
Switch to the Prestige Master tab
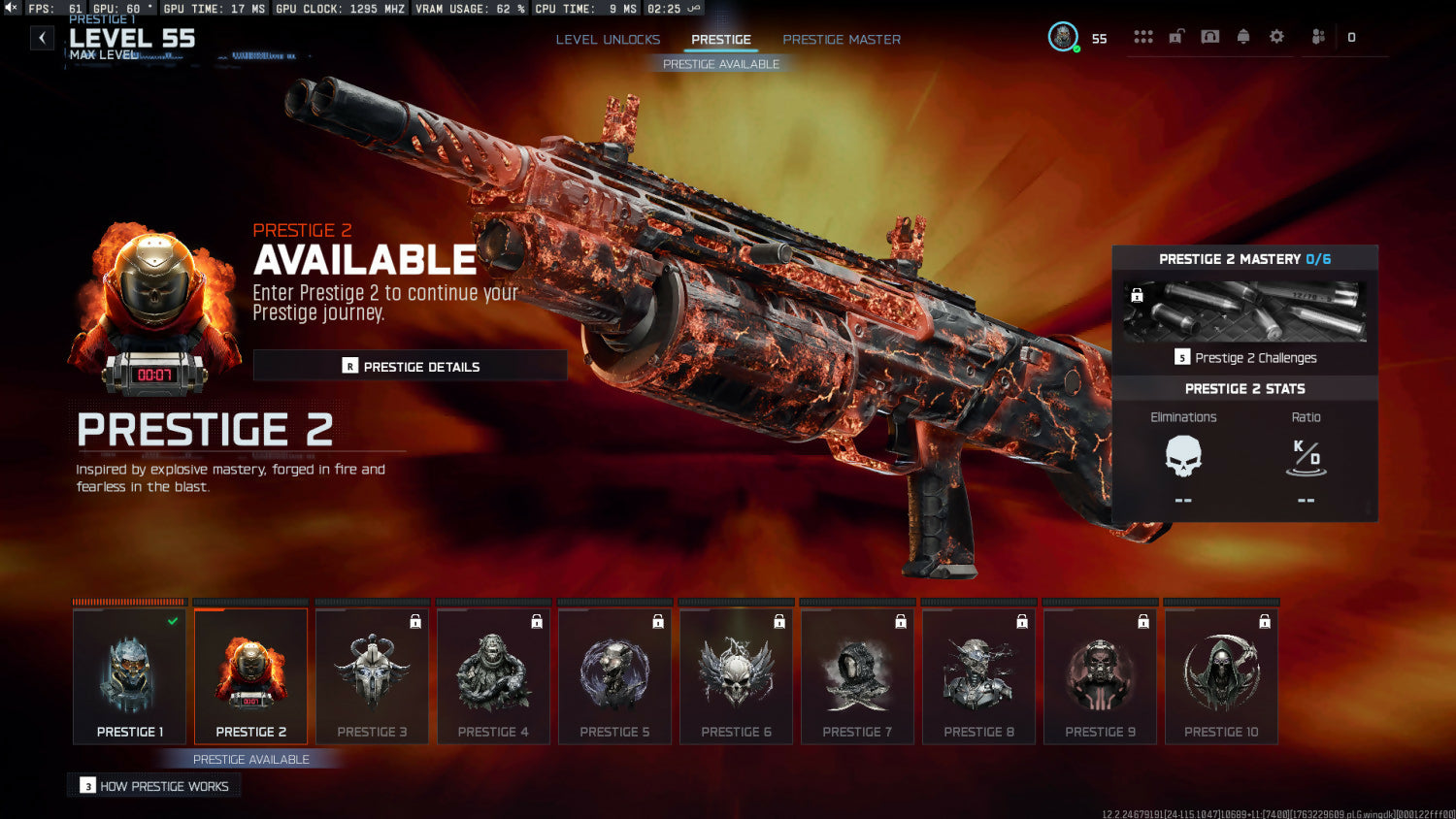pos(842,40)
